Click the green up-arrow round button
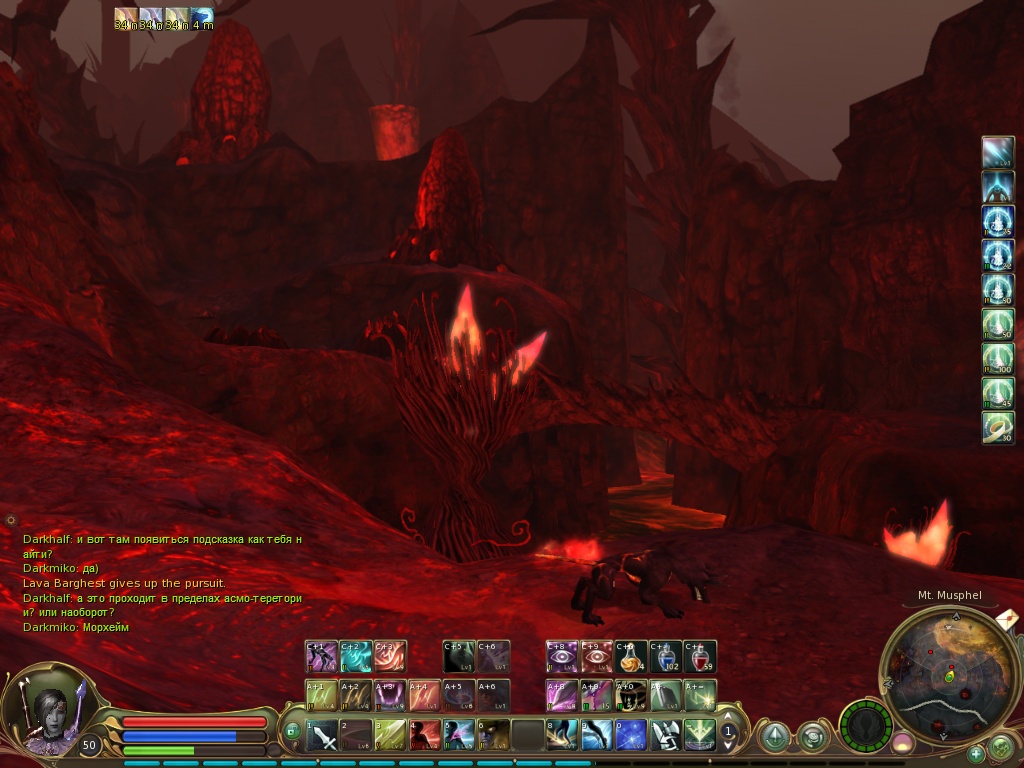 tap(775, 737)
